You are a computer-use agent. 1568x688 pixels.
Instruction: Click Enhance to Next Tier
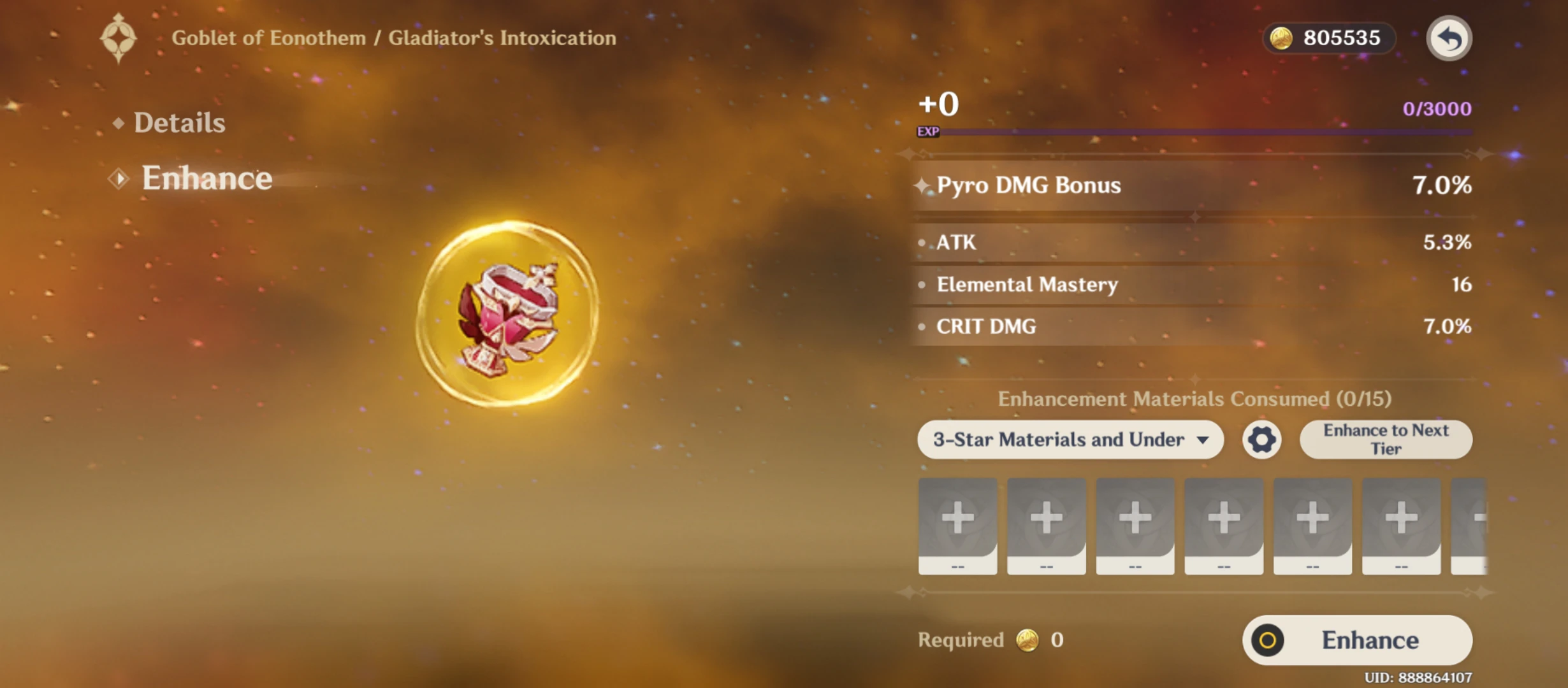(1386, 440)
